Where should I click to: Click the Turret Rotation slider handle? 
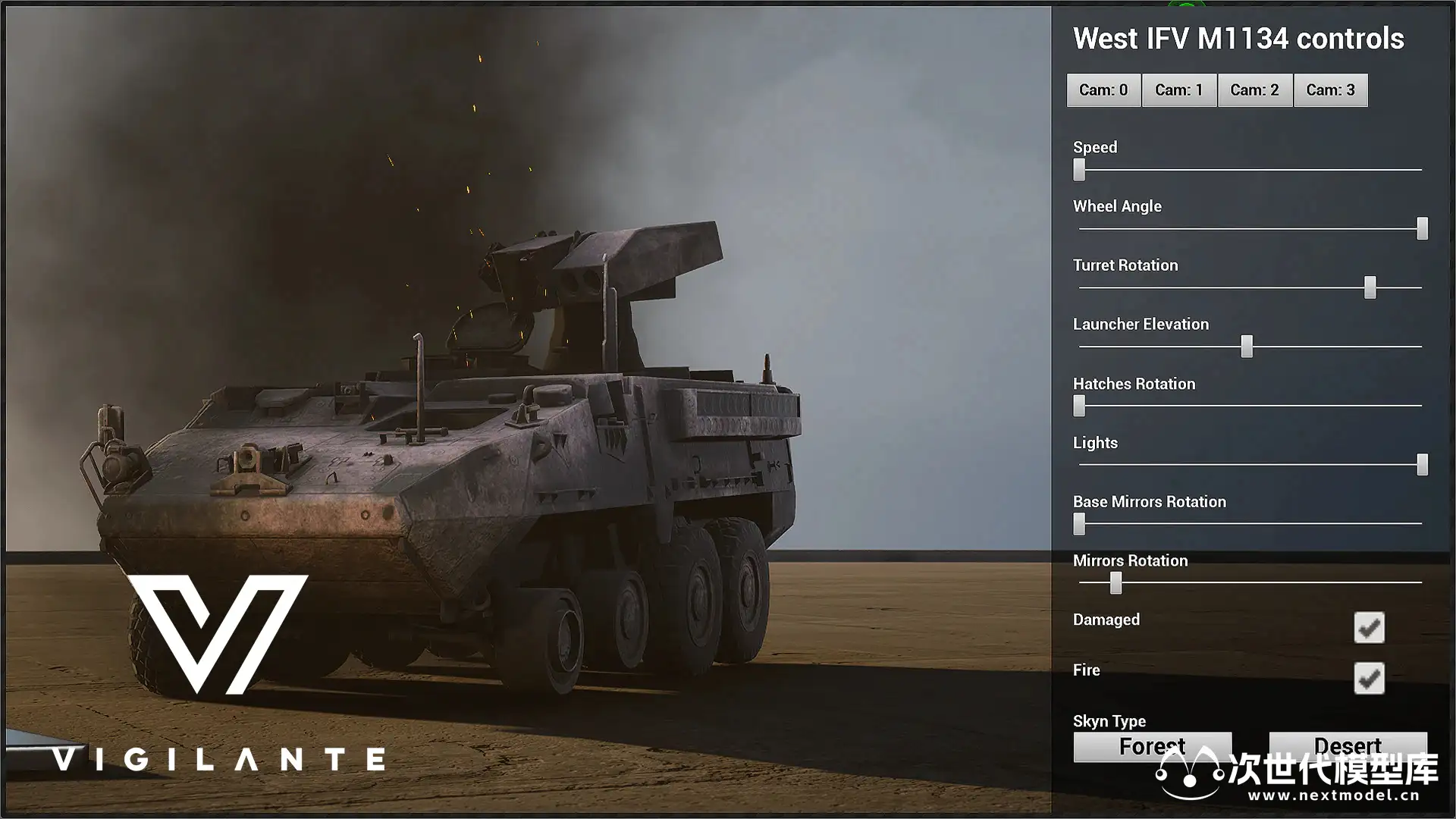[1370, 287]
